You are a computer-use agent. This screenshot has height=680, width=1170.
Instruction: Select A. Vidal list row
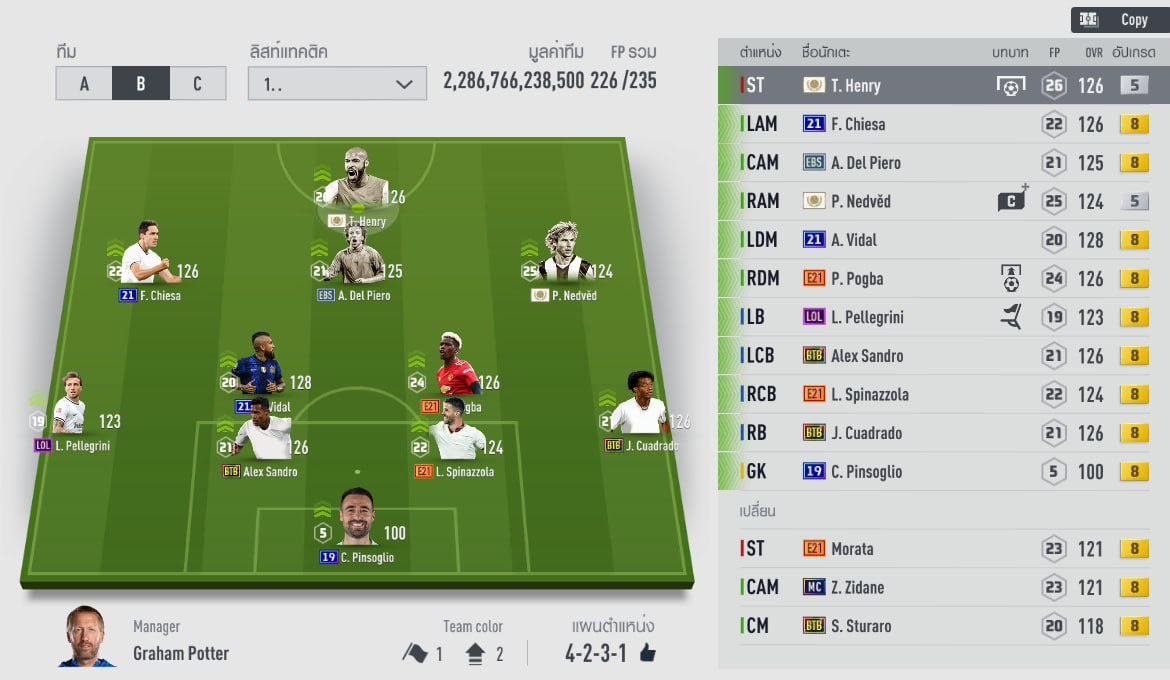point(940,240)
